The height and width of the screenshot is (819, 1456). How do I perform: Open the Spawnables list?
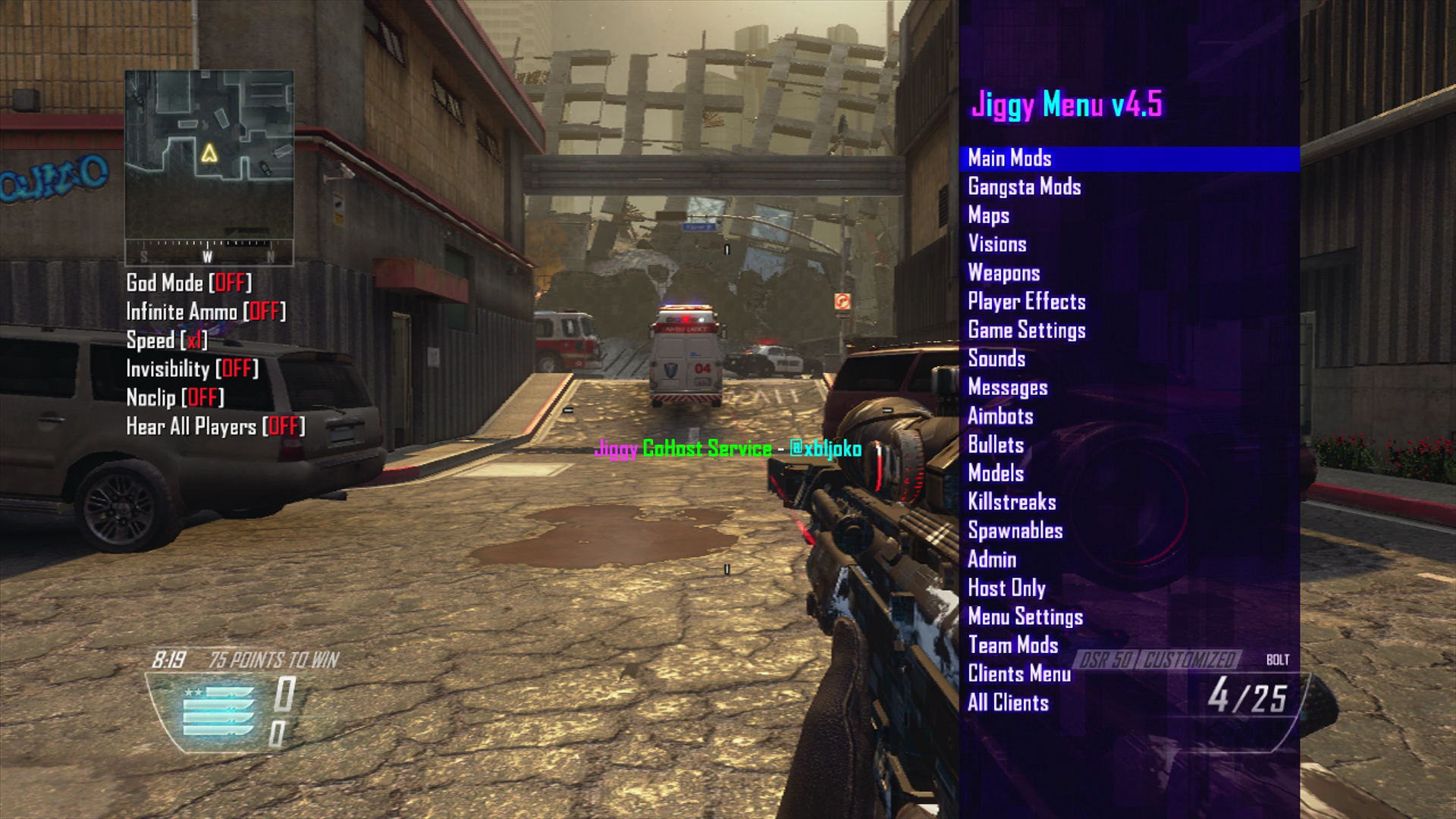[x=1016, y=531]
